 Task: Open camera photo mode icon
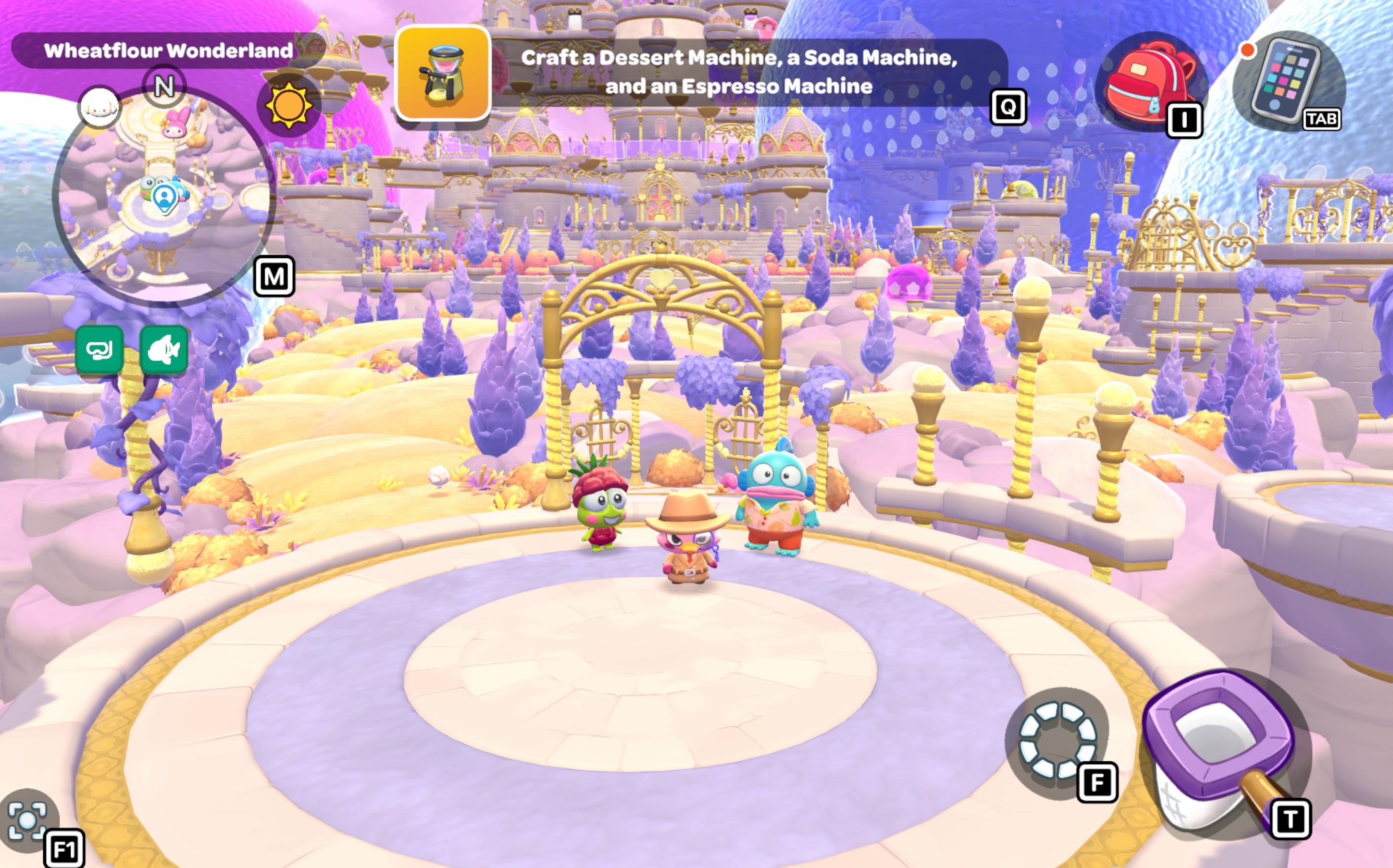point(27,820)
